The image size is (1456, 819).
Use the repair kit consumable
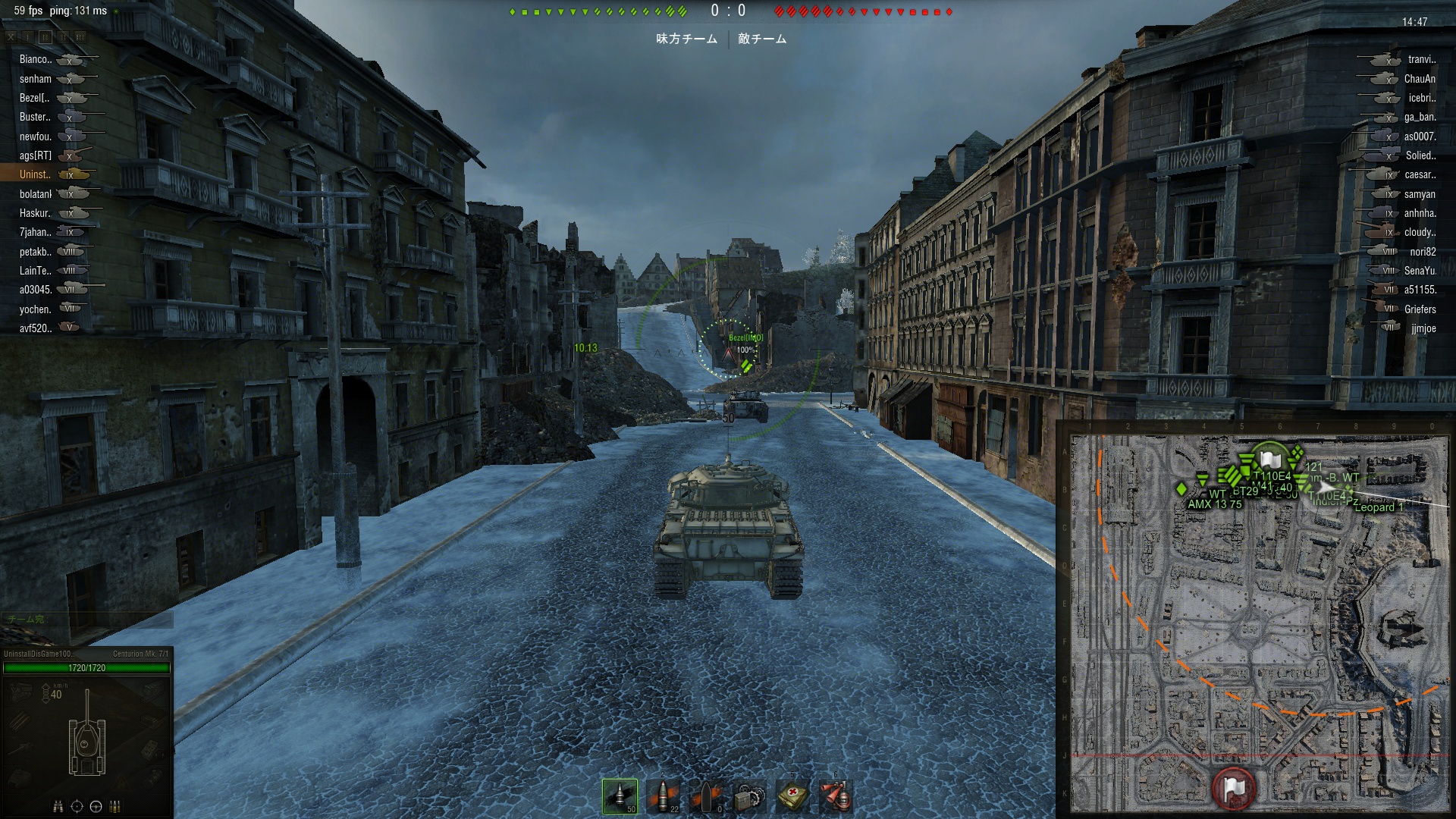pyautogui.click(x=750, y=796)
